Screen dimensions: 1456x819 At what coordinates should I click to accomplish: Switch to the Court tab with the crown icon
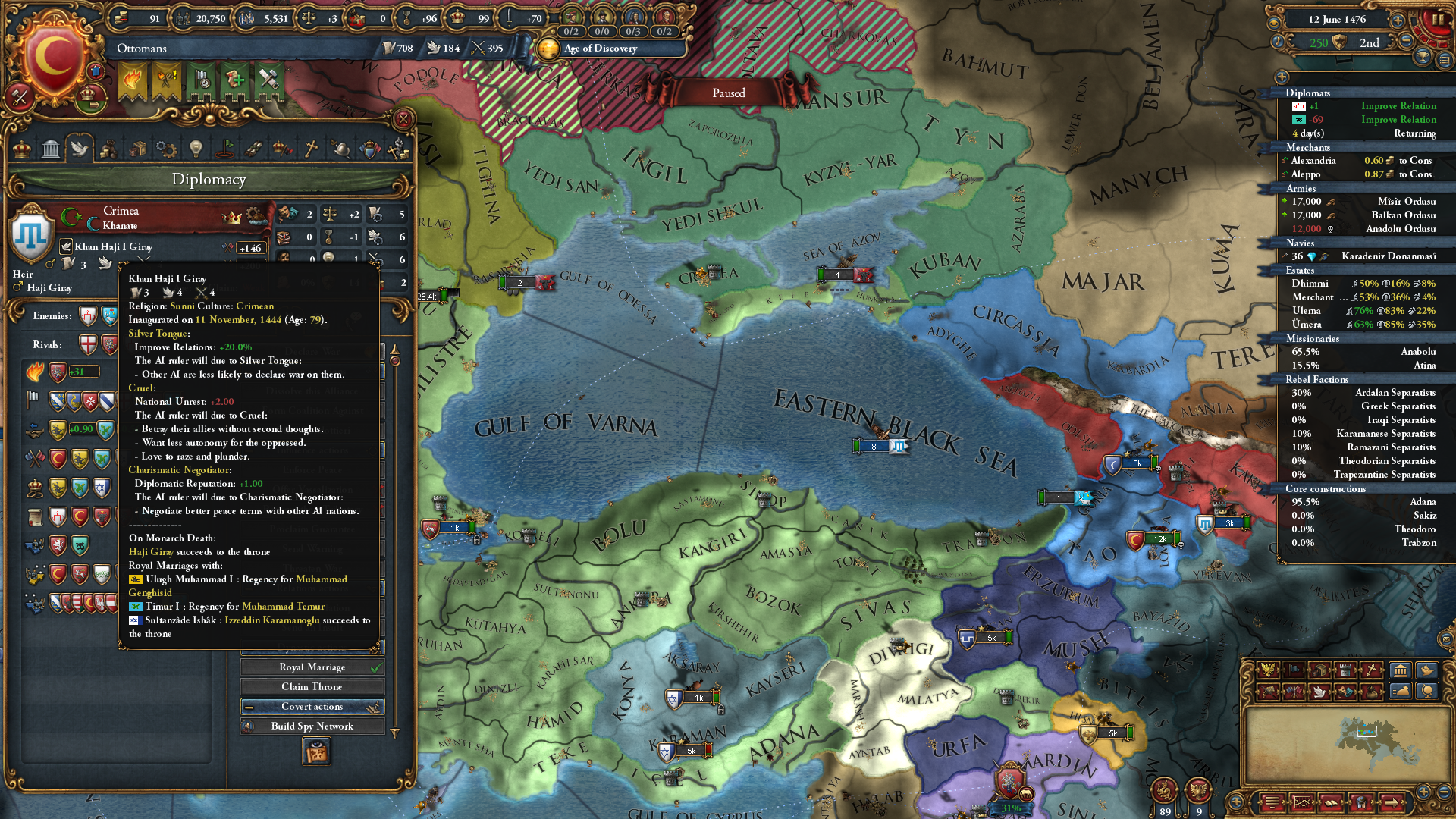[23, 149]
